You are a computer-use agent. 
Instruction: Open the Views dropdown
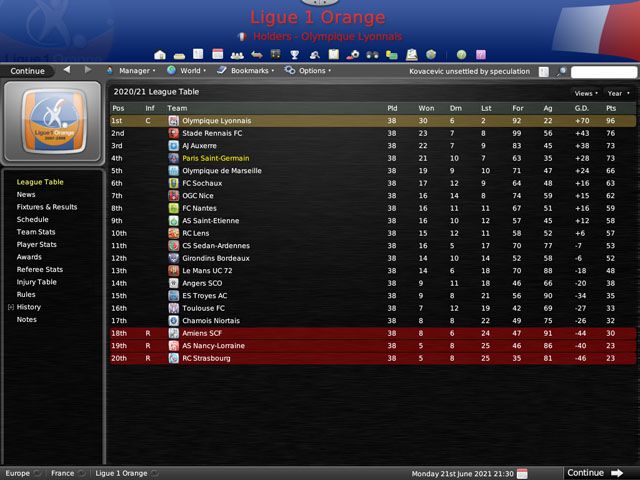[x=583, y=93]
